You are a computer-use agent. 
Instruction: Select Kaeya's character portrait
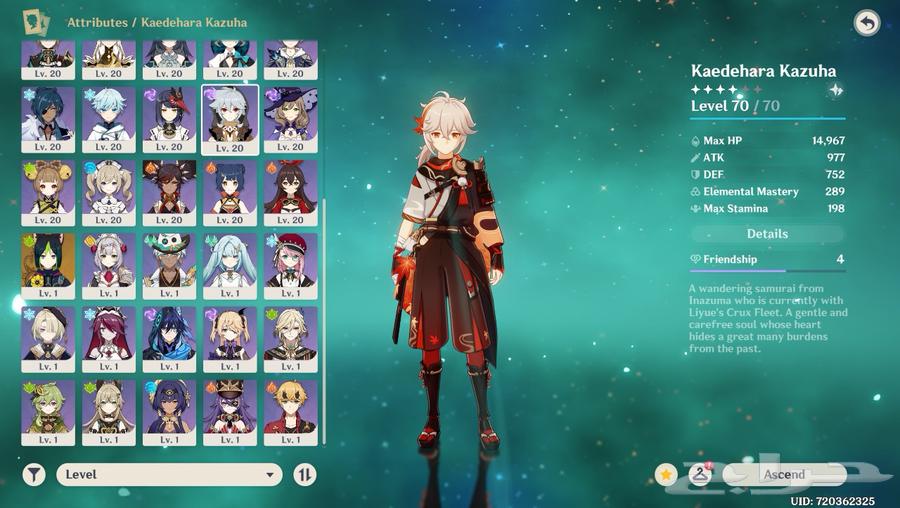pos(48,119)
